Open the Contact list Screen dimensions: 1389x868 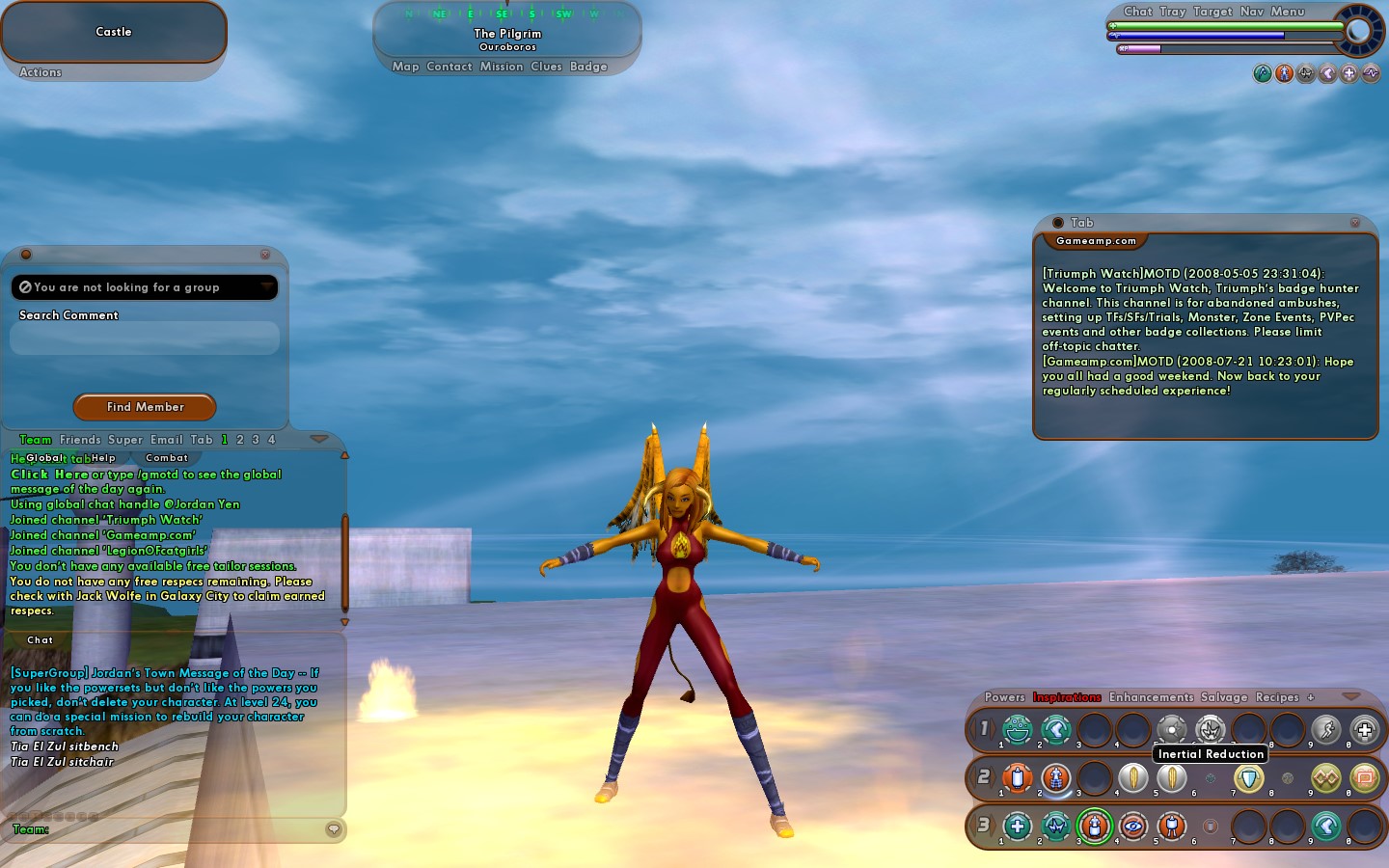[x=449, y=67]
